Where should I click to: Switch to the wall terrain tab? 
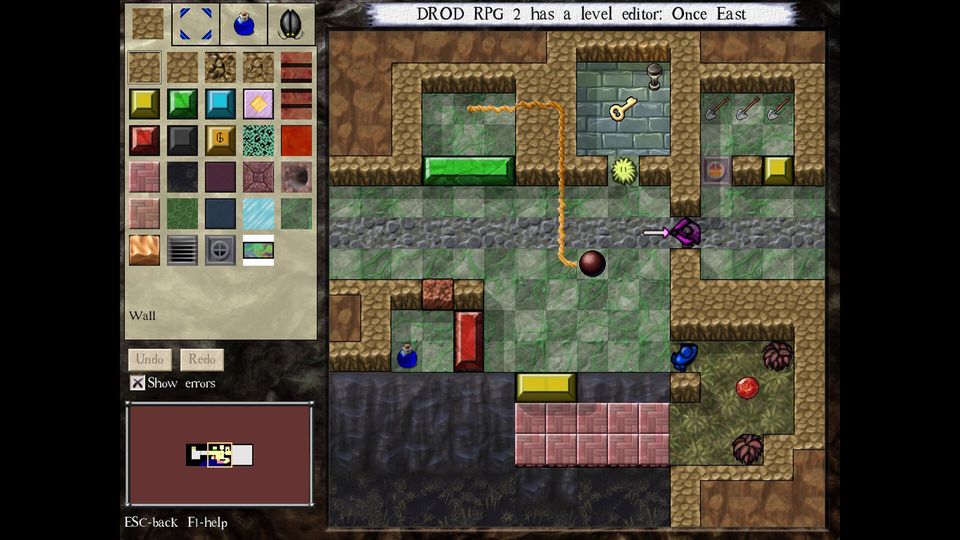pos(148,23)
